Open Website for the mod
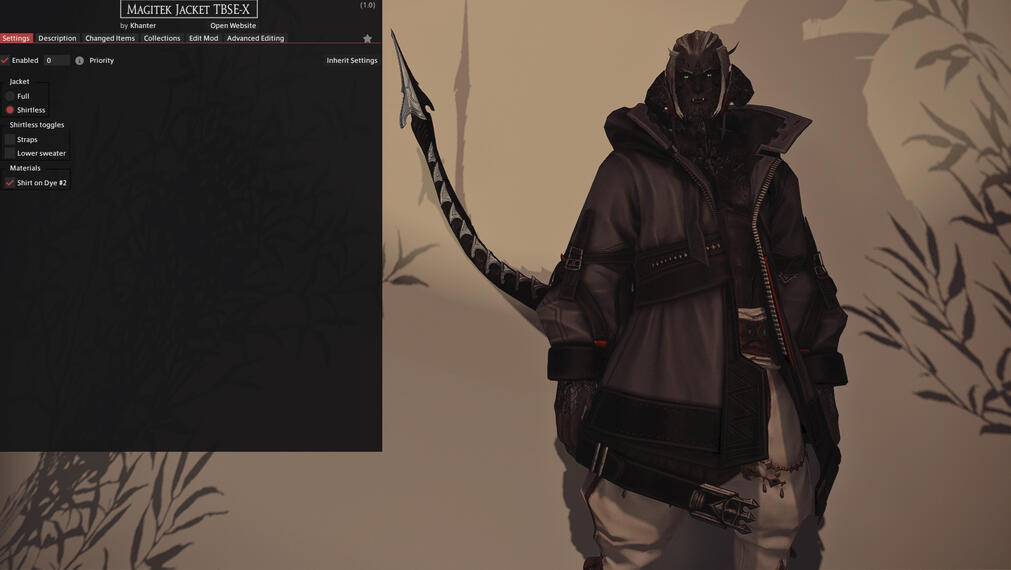The height and width of the screenshot is (570, 1011). tap(233, 26)
